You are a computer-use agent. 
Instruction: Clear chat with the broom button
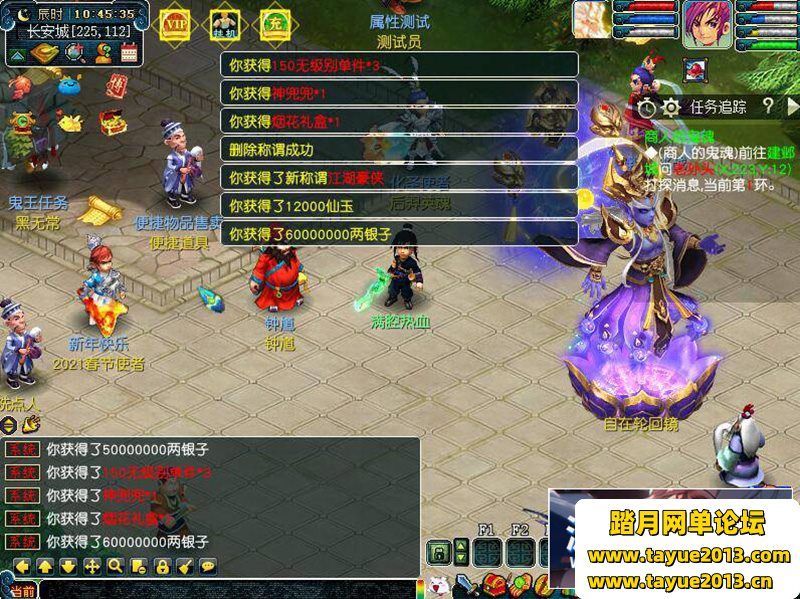185,566
